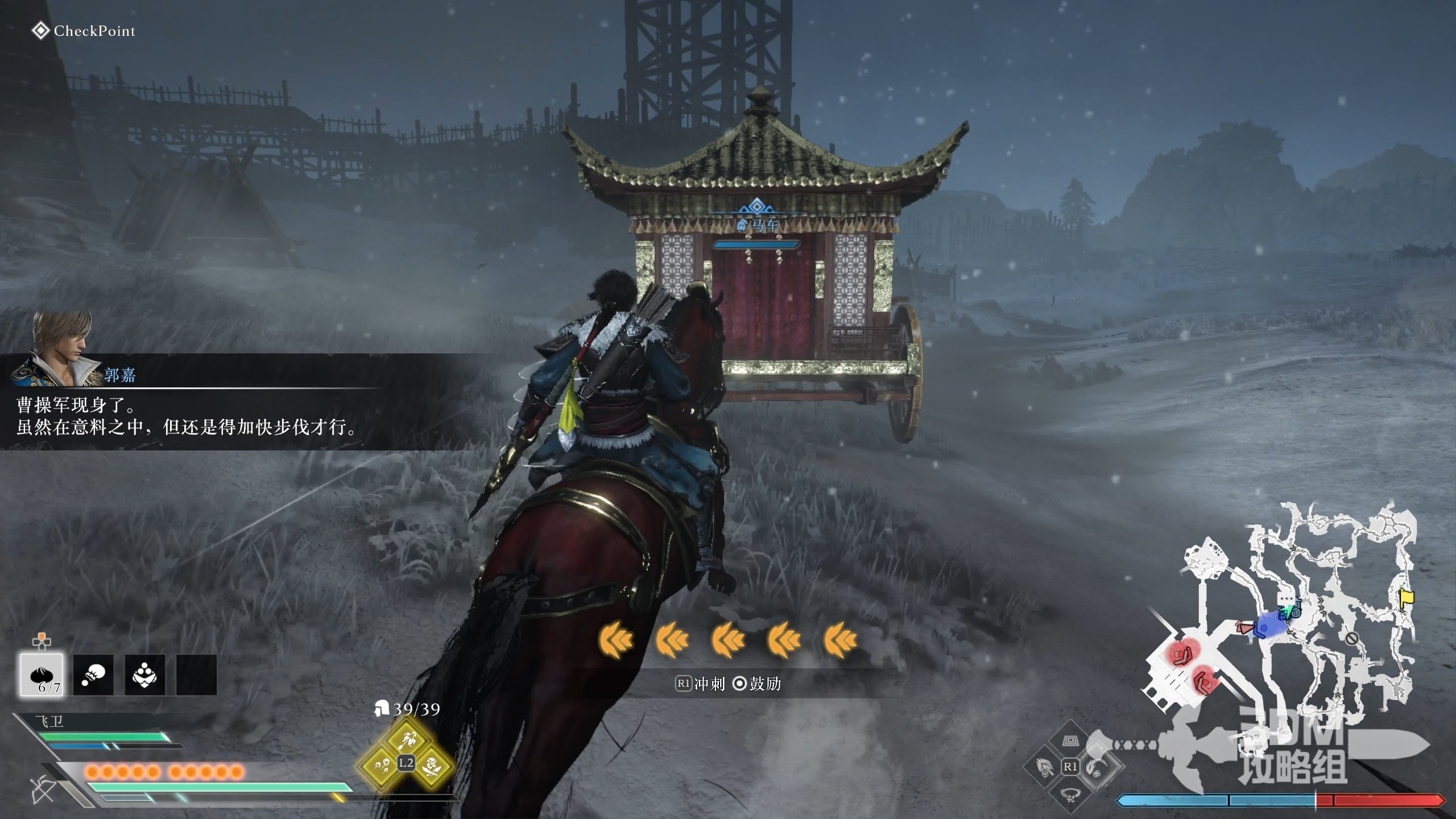Activate the bottom ring battle art diamond

coord(1070,794)
